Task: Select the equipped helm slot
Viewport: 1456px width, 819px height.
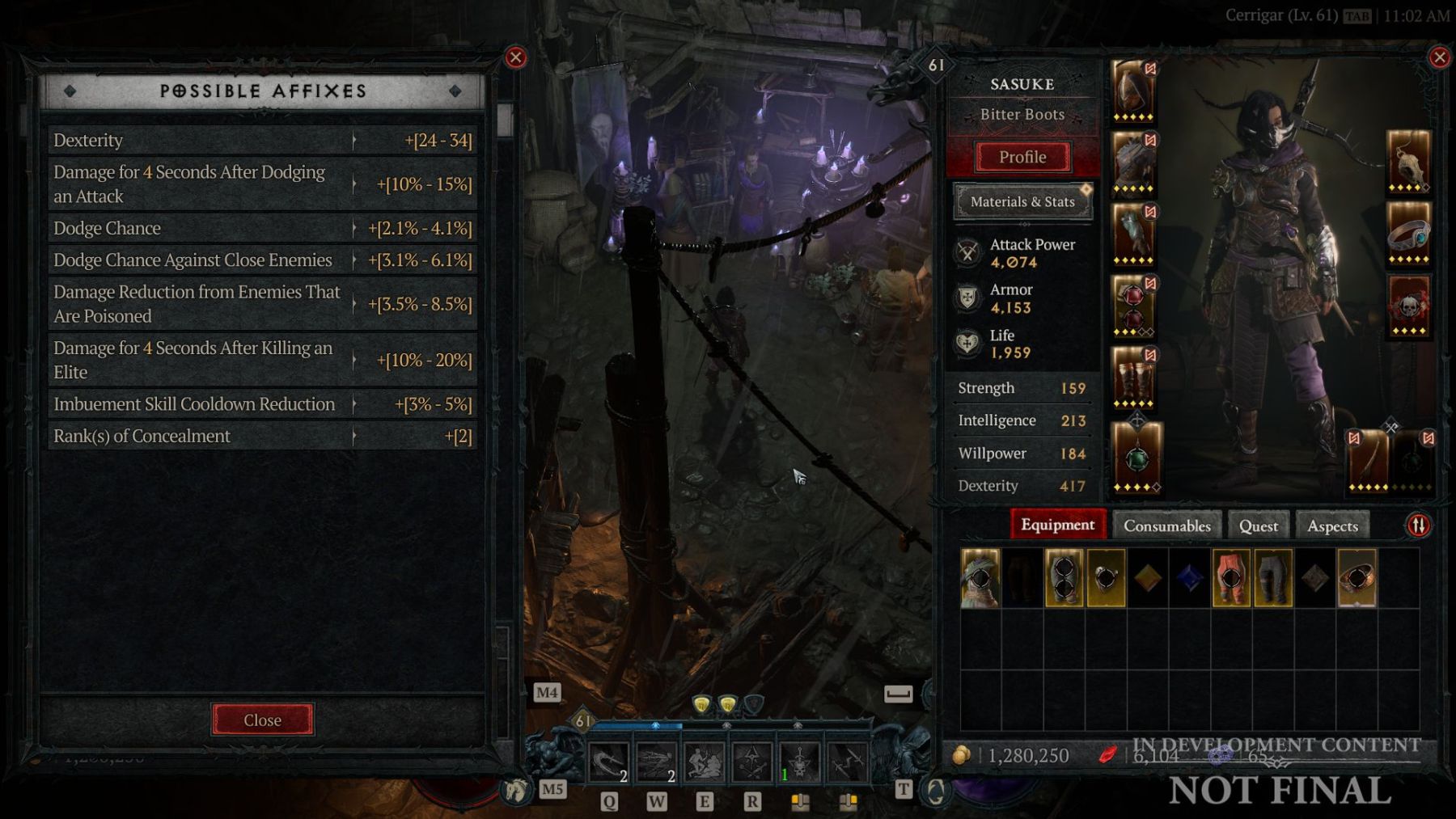Action: (1133, 91)
